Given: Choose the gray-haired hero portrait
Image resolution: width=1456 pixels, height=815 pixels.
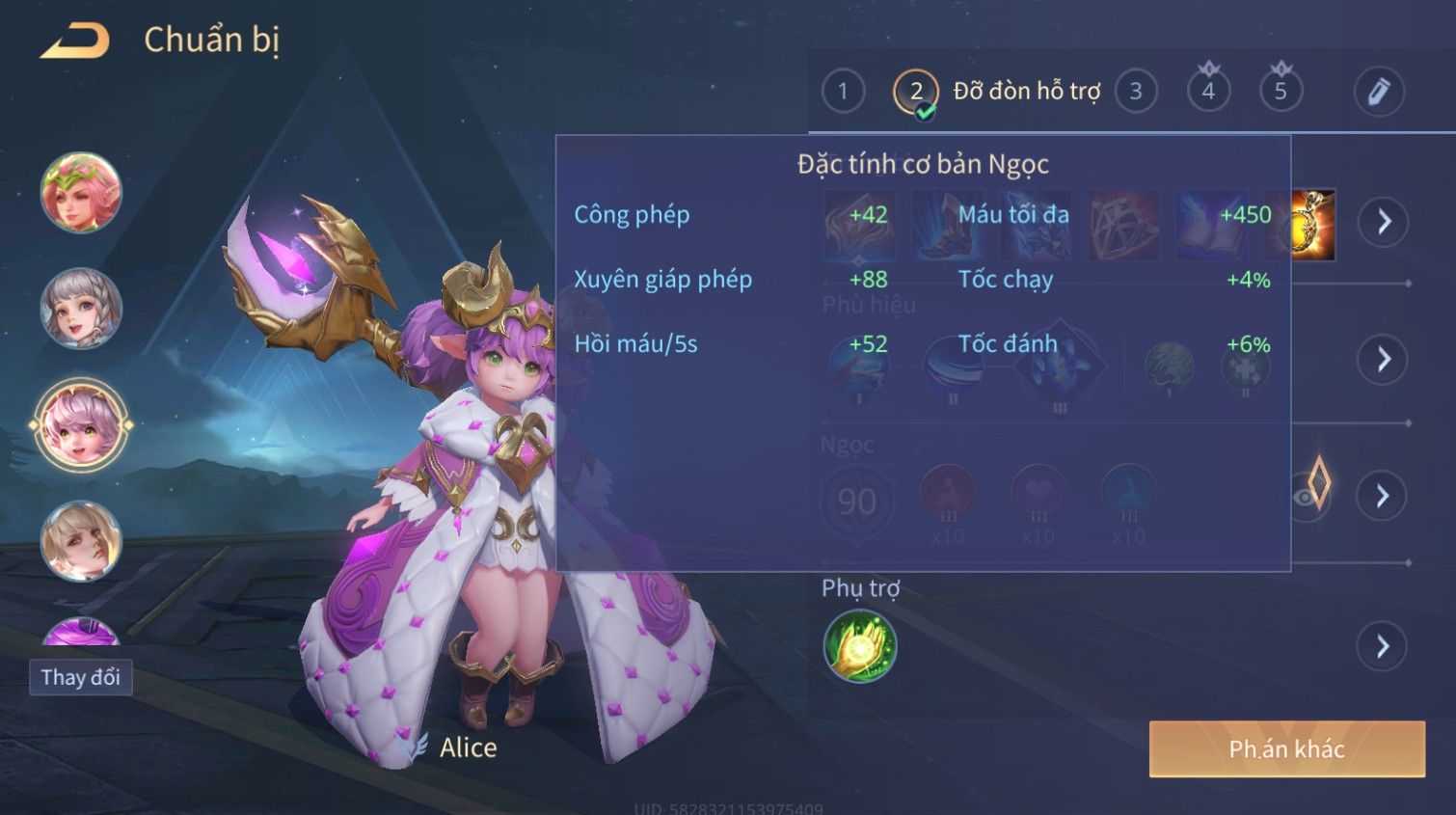Looking at the screenshot, I should [81, 309].
